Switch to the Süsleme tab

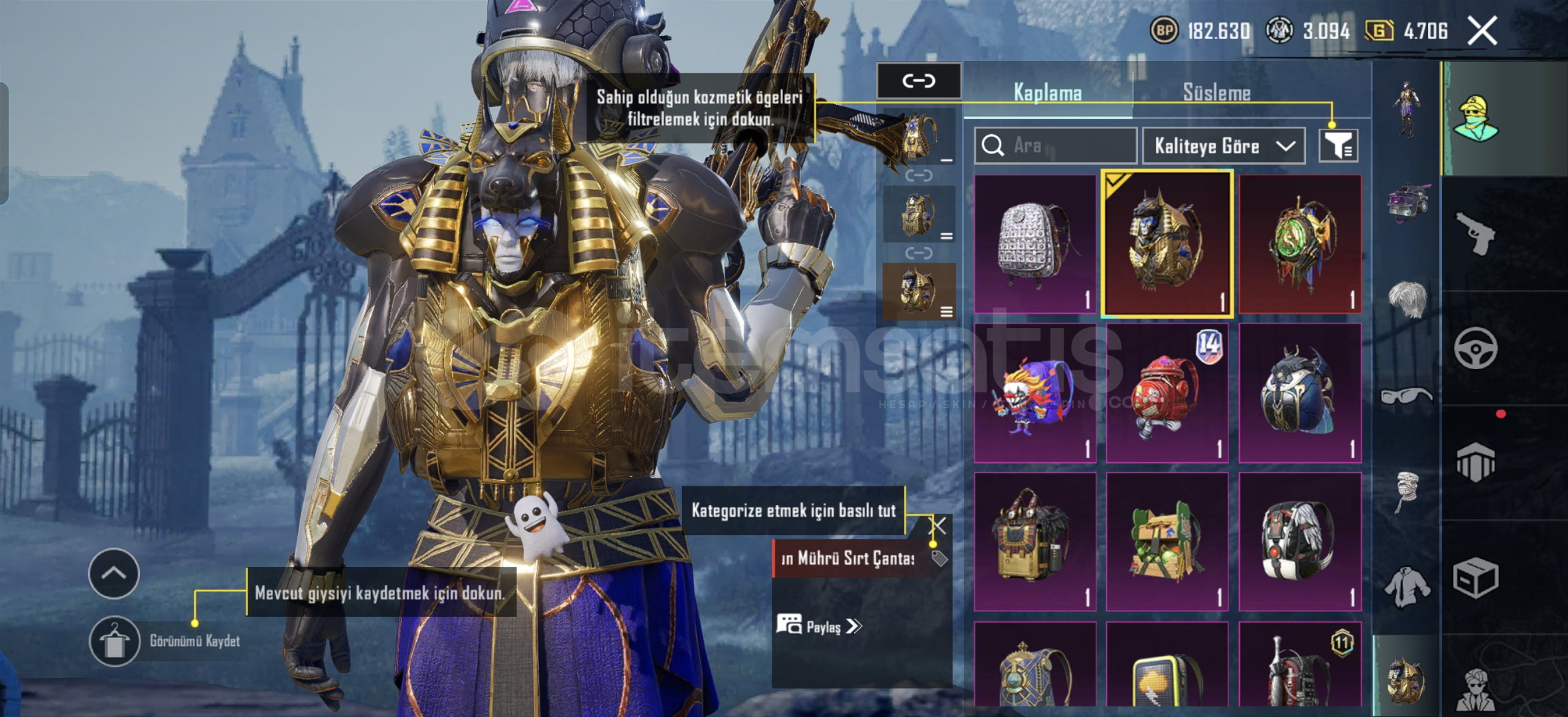coord(1216,93)
